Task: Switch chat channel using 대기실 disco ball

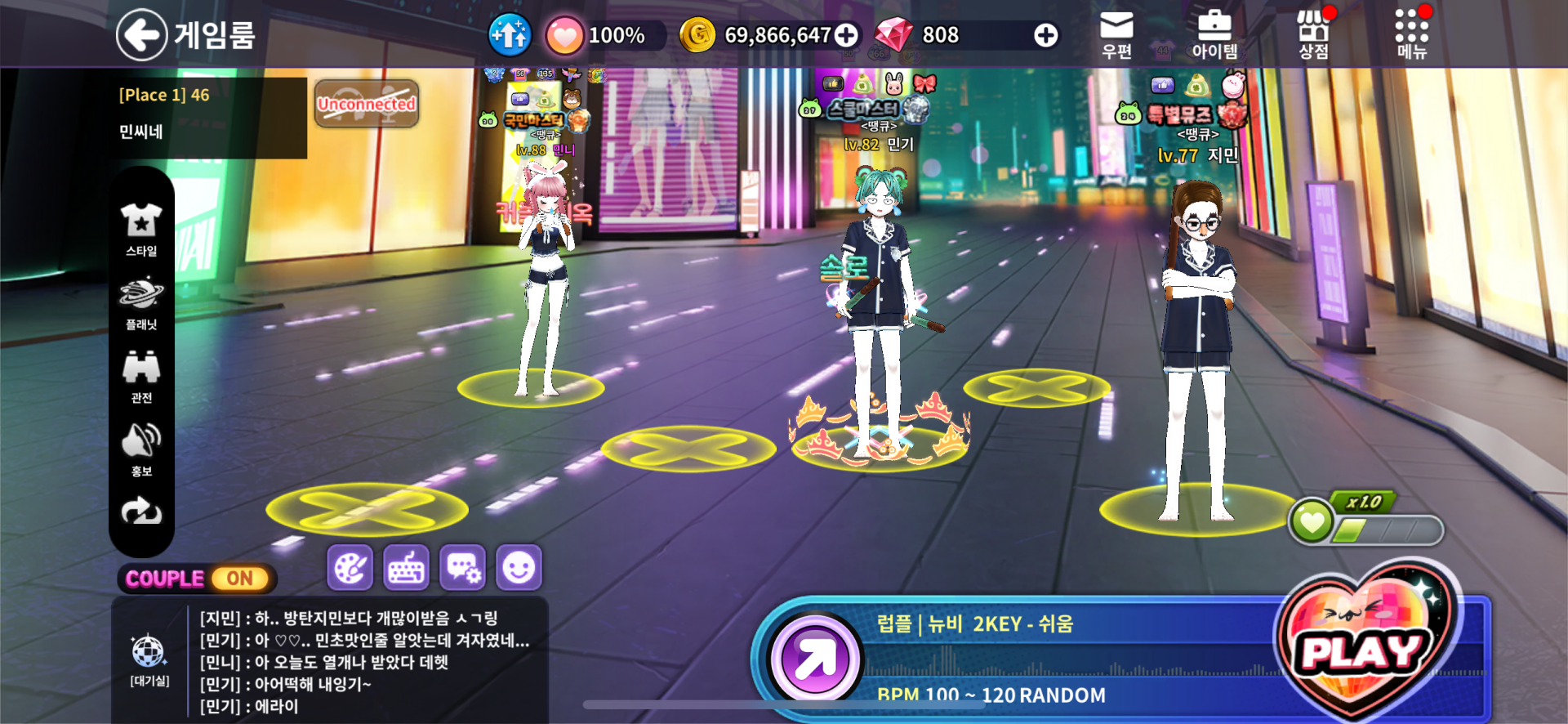Action: [x=149, y=659]
